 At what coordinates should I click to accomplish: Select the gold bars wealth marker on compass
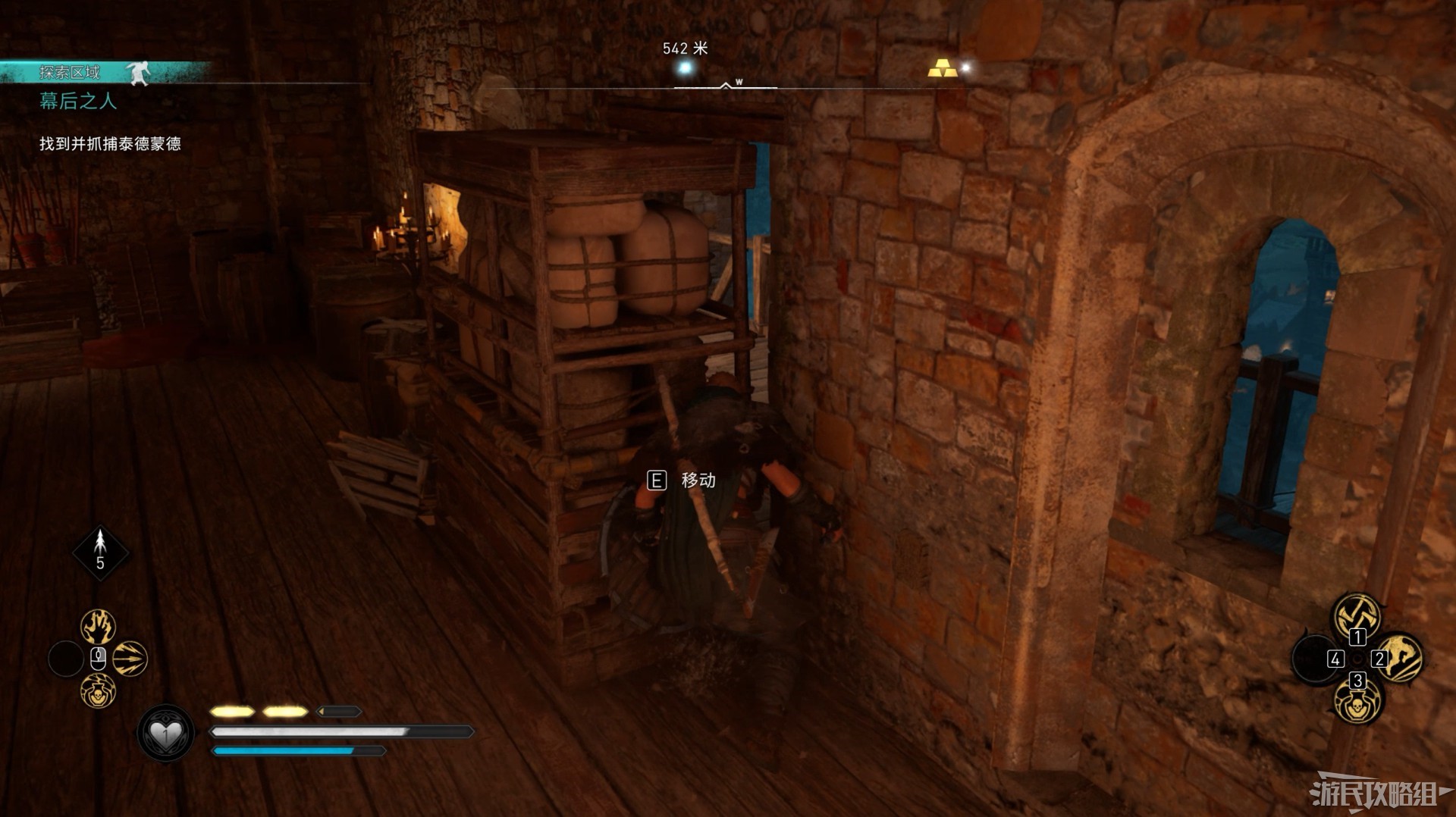[x=941, y=68]
